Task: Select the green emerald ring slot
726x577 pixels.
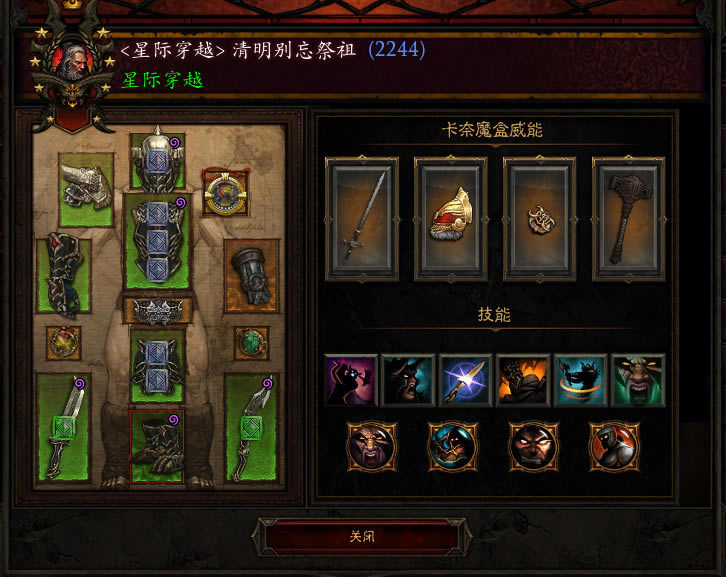Action: coord(251,343)
